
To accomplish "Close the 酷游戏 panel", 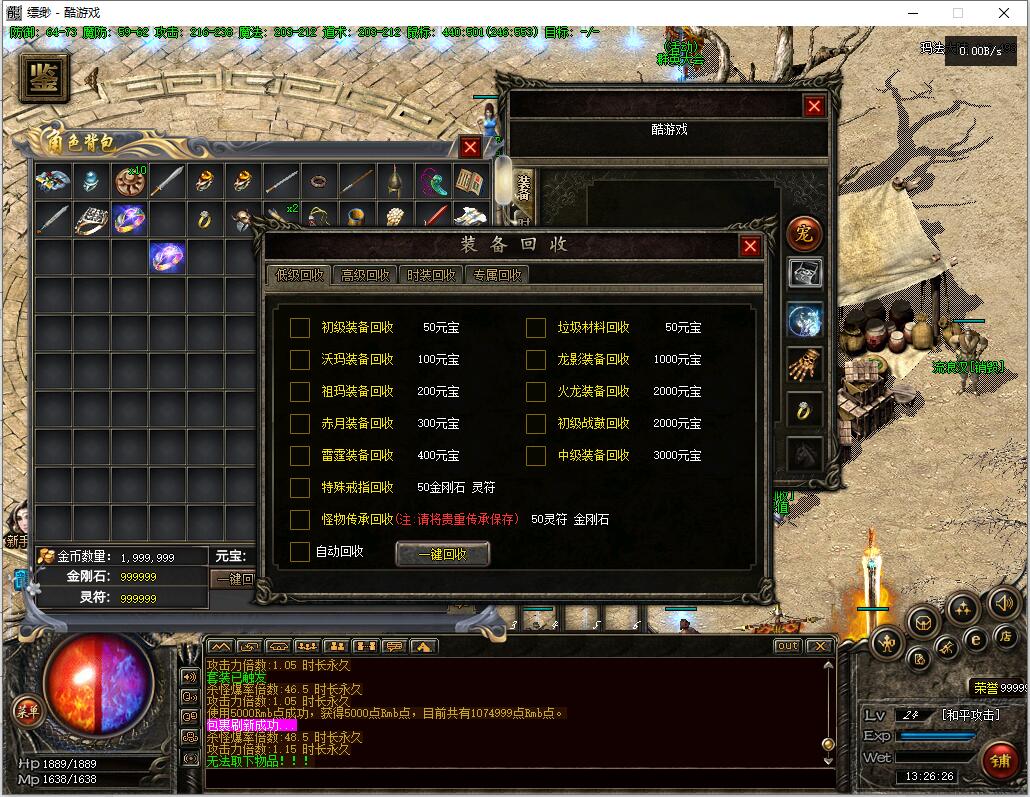I will pyautogui.click(x=814, y=106).
